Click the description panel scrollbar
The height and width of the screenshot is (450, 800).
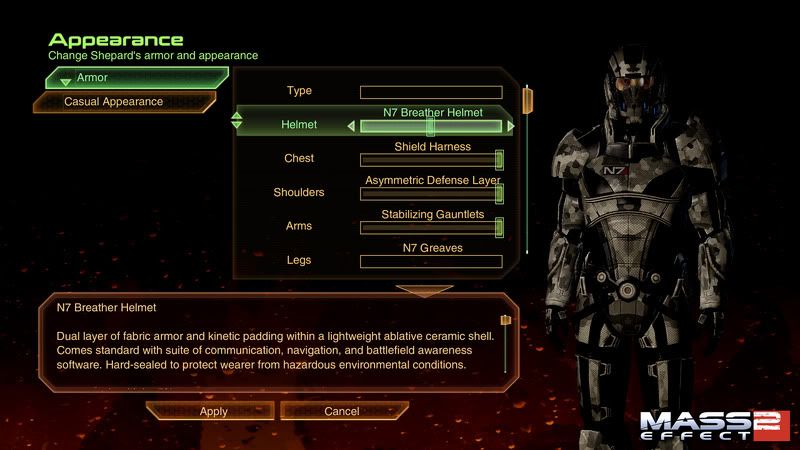coord(506,345)
